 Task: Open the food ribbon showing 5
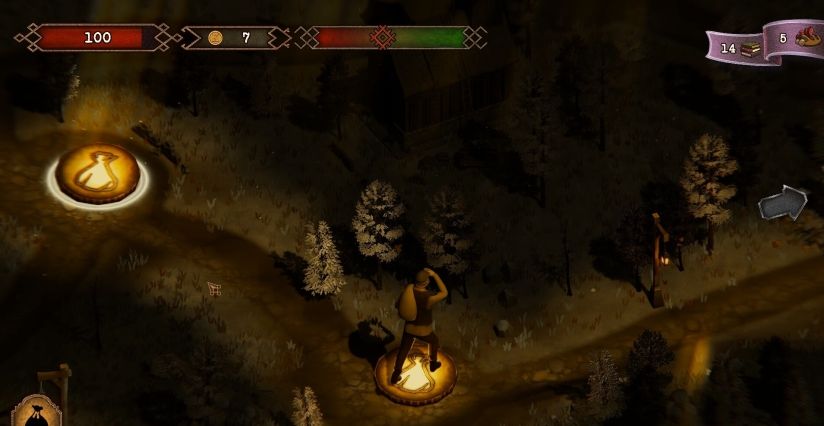point(797,40)
